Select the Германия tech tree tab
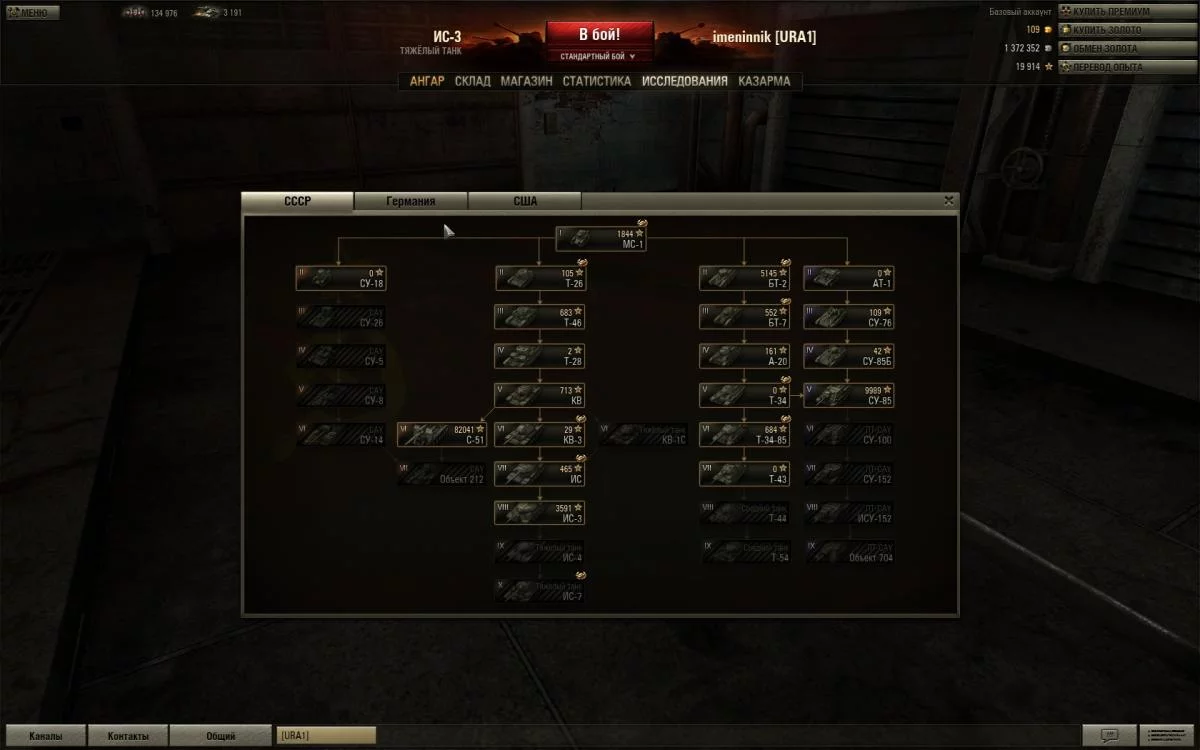 coord(411,201)
